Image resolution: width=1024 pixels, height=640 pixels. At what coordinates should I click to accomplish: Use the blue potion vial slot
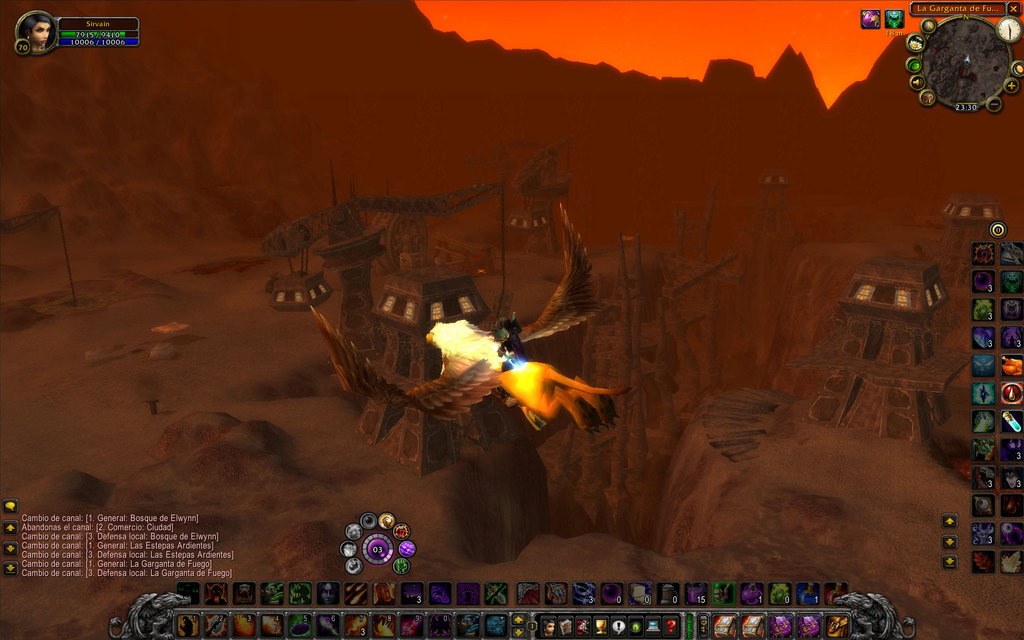click(1012, 421)
